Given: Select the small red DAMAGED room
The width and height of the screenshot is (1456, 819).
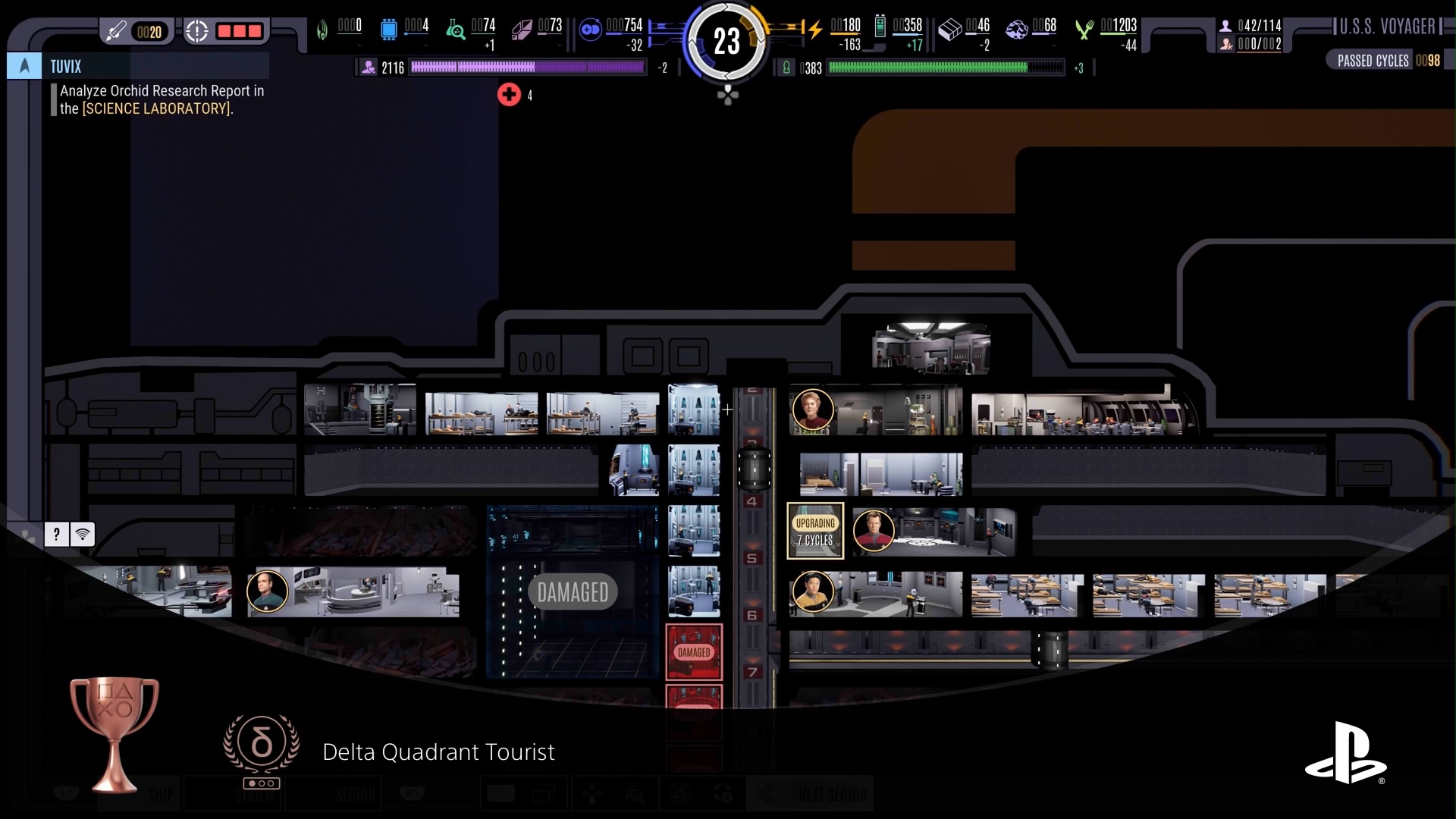Looking at the screenshot, I should click(694, 652).
